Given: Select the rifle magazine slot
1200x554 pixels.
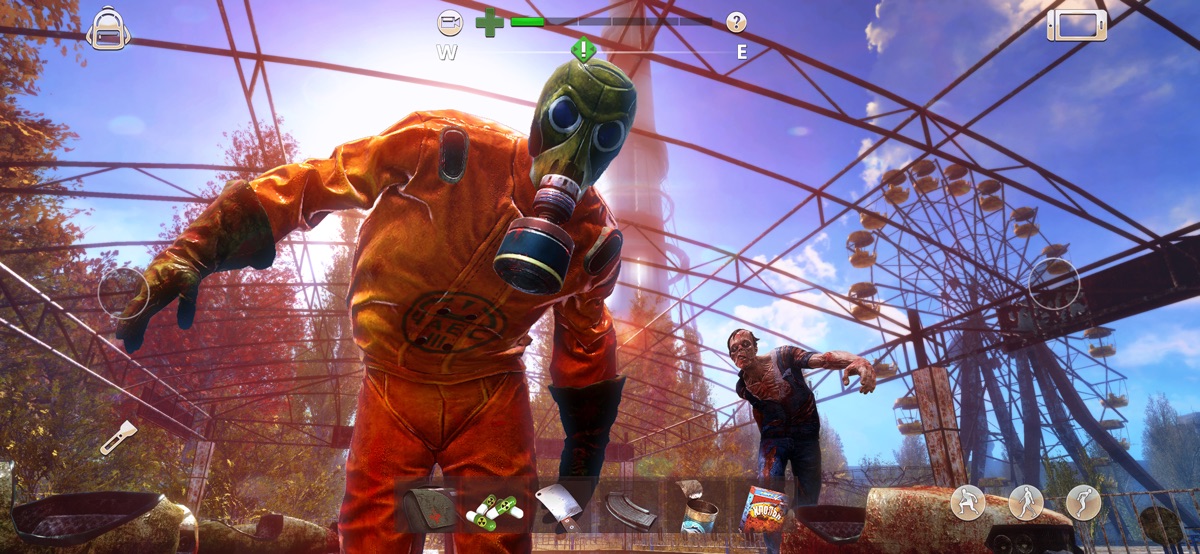Looking at the screenshot, I should tap(630, 509).
